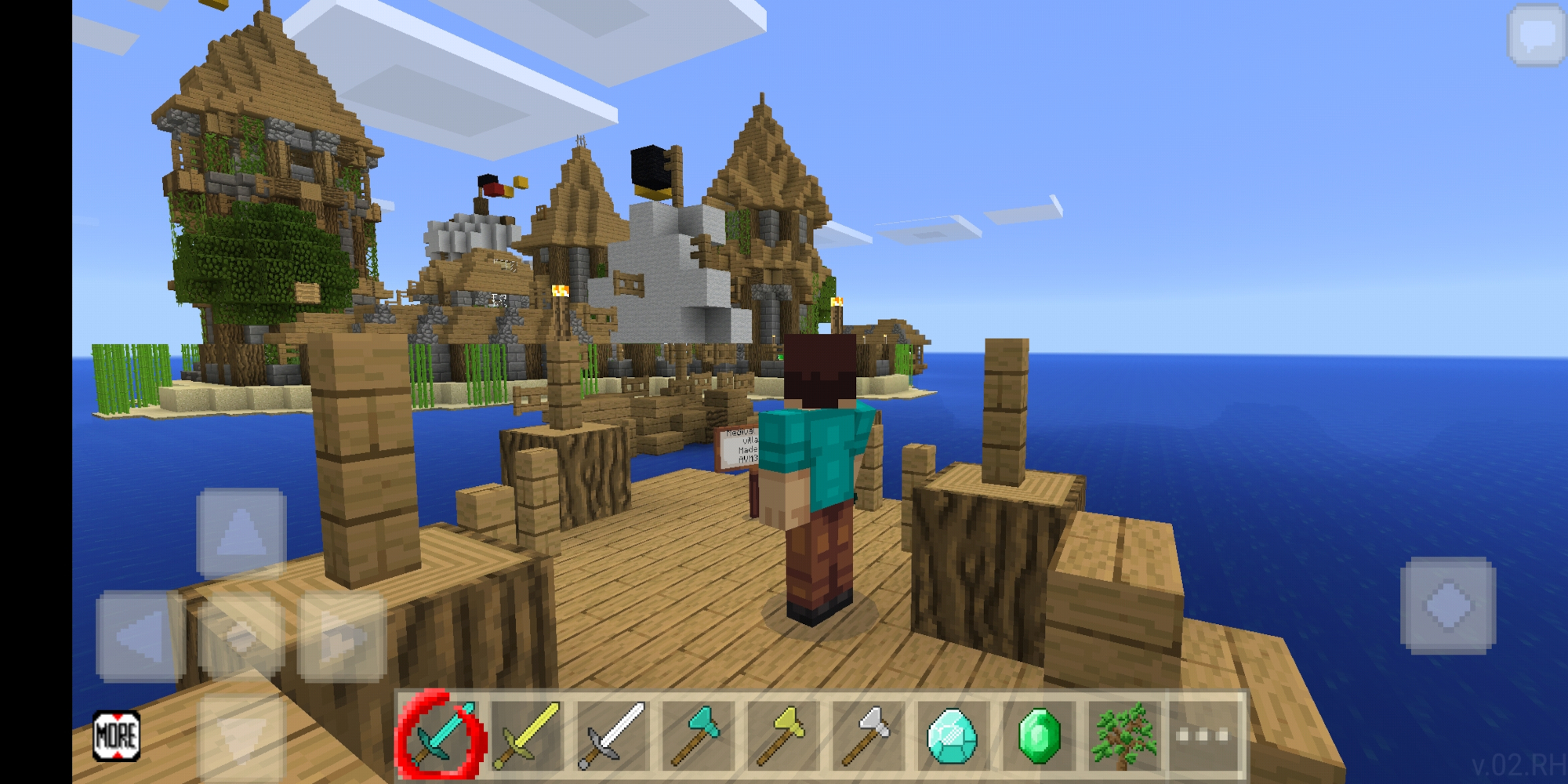The image size is (1568, 784).
Task: Tap the MORE button
Action: click(116, 735)
